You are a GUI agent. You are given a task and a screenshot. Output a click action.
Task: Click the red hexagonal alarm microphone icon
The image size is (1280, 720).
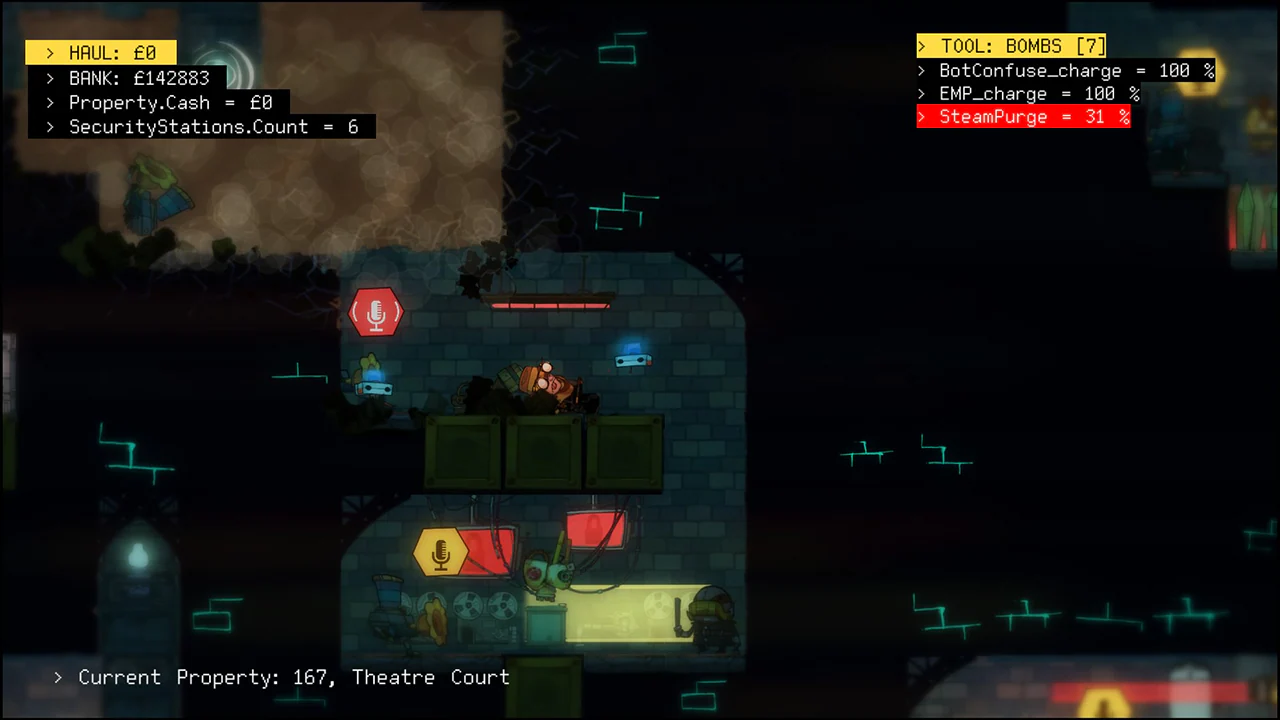[x=376, y=313]
